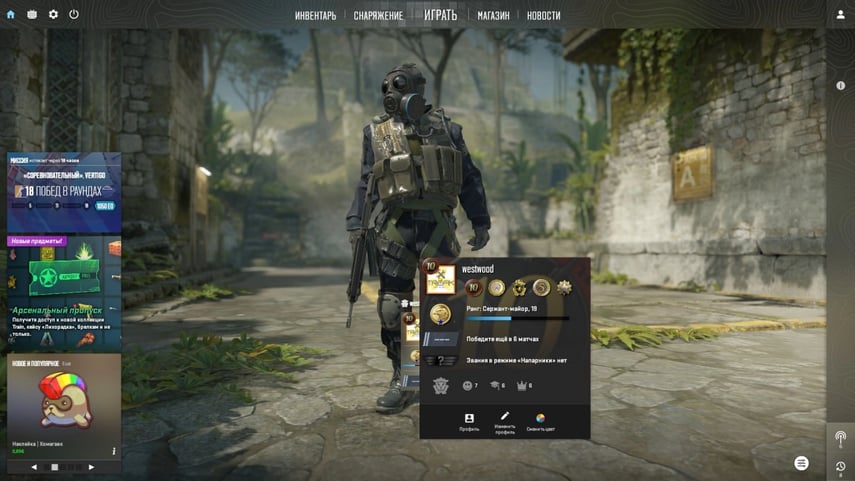Go to next featured store item arrow

coord(91,467)
